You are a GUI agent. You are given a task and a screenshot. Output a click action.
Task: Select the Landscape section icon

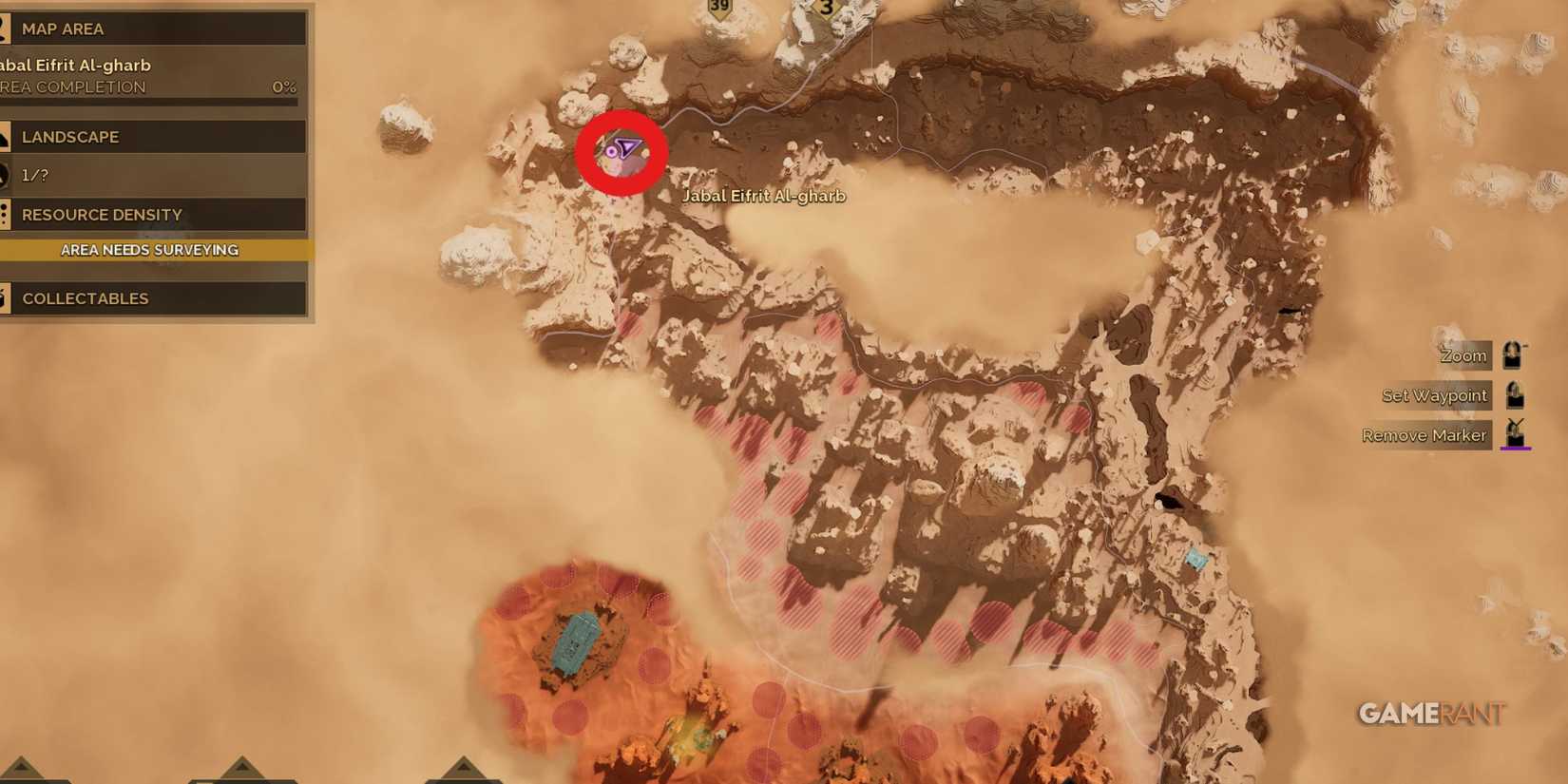tap(5, 136)
